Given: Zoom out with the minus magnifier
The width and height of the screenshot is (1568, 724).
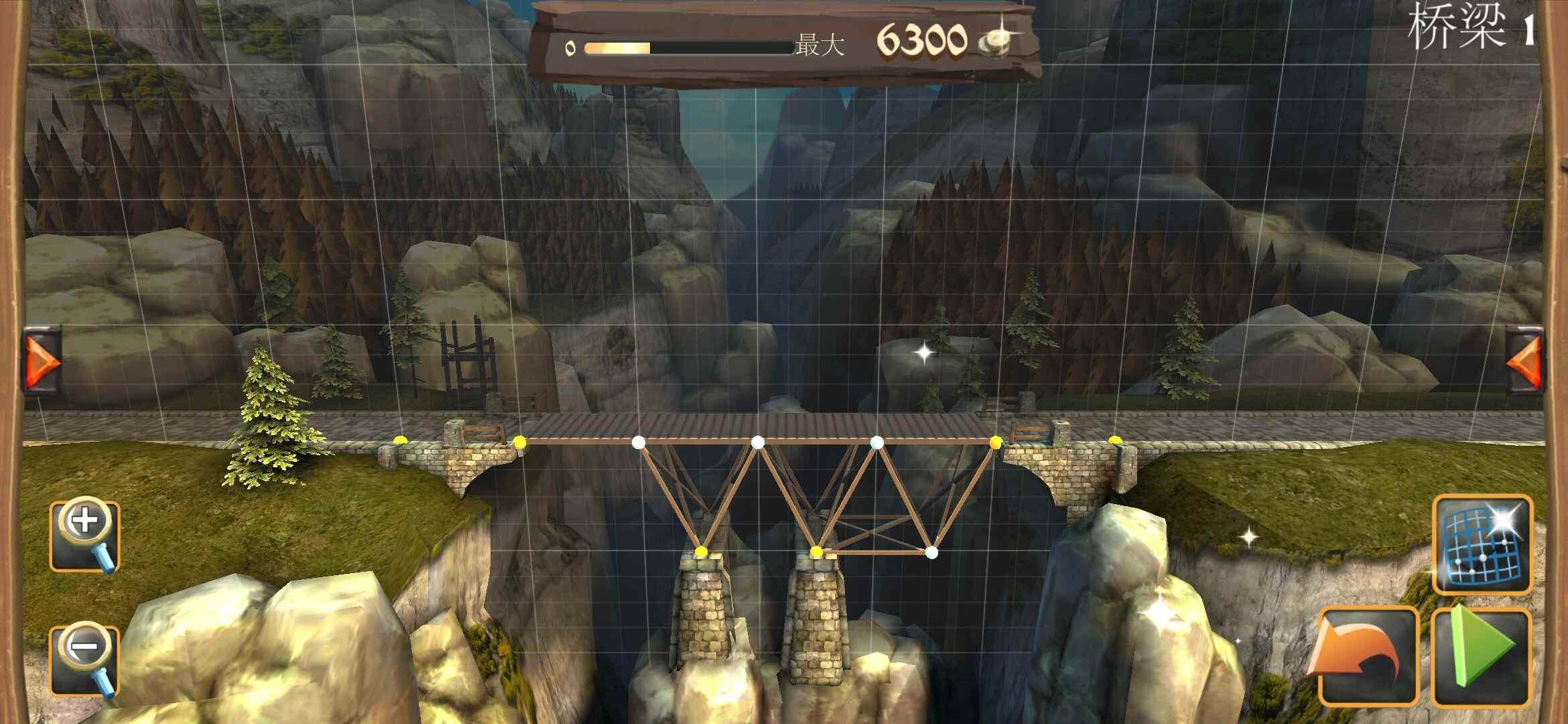Looking at the screenshot, I should coord(85,660).
